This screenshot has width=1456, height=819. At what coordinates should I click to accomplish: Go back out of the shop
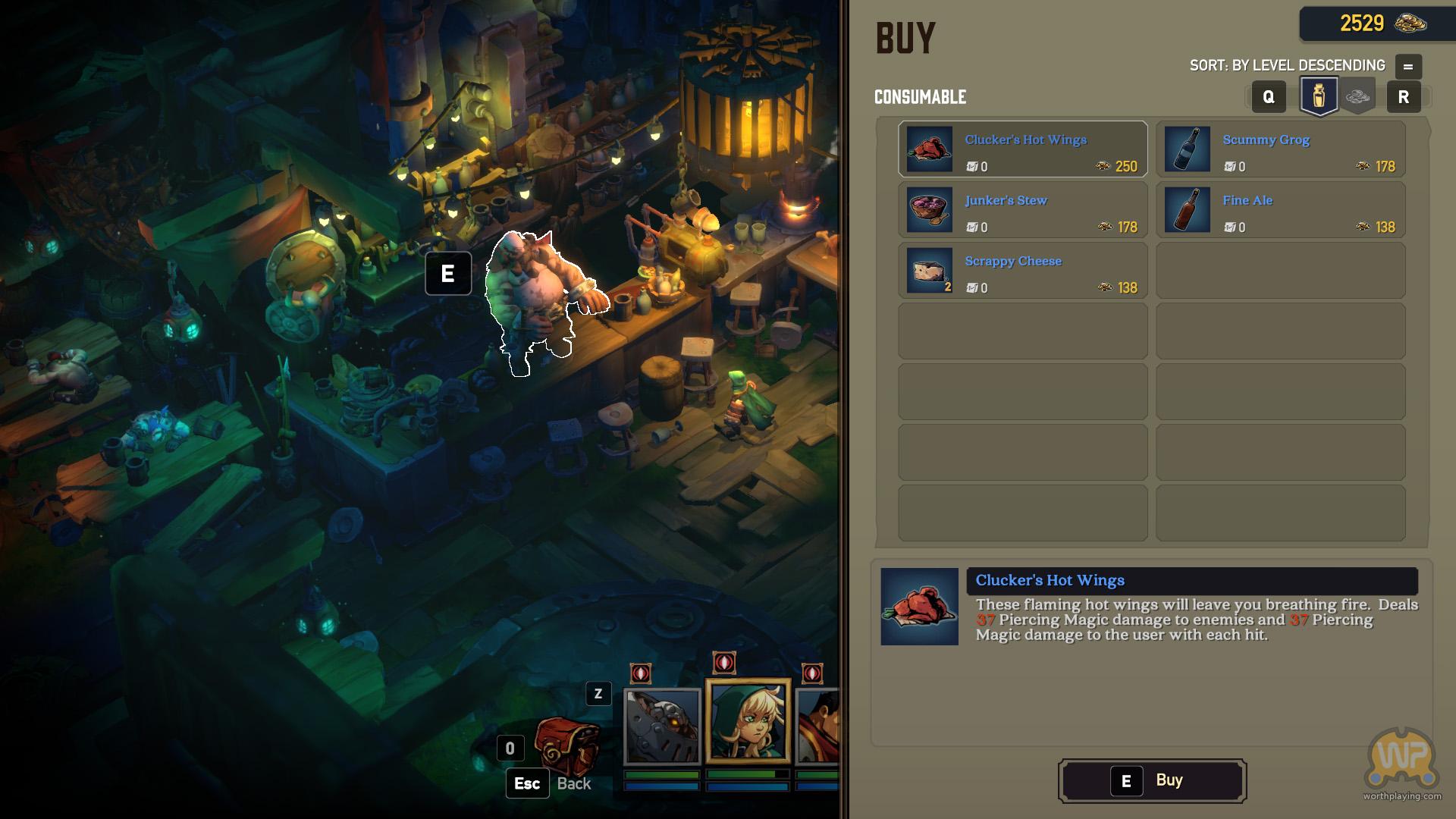tap(528, 783)
